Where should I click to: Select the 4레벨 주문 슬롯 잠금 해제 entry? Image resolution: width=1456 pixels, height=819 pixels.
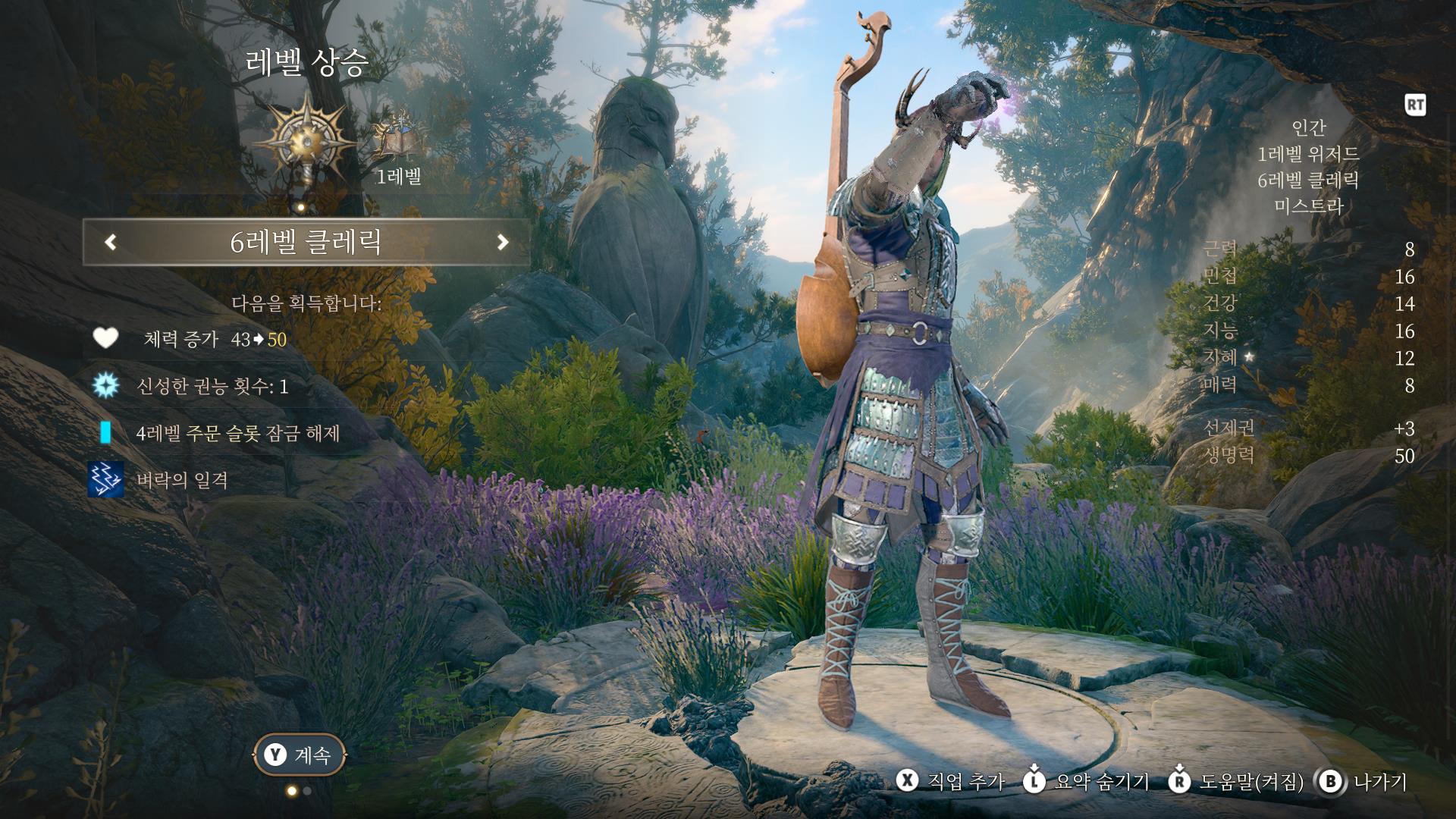coord(237,433)
